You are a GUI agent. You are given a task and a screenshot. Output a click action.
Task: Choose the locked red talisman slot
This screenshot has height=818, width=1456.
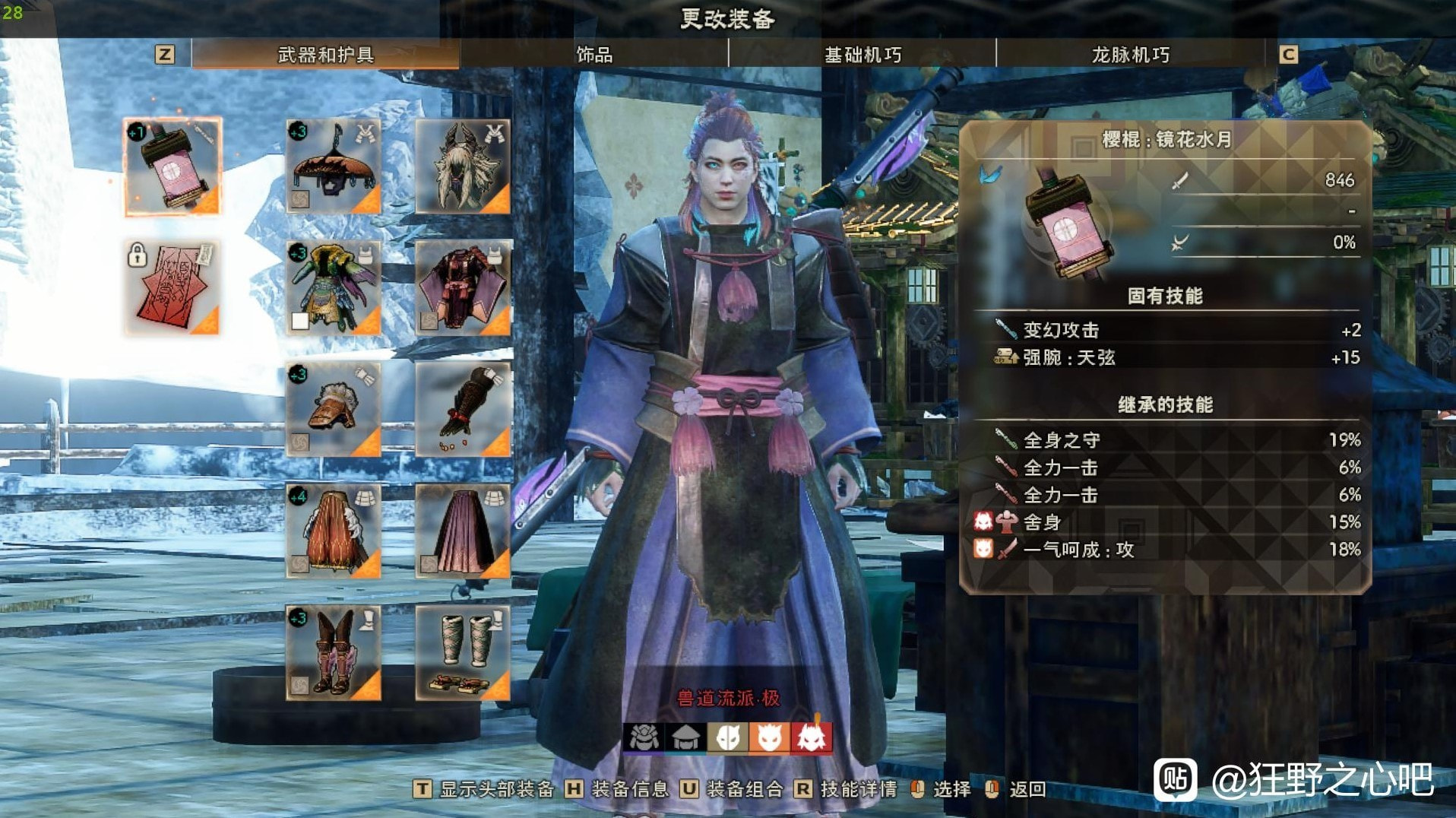click(173, 288)
